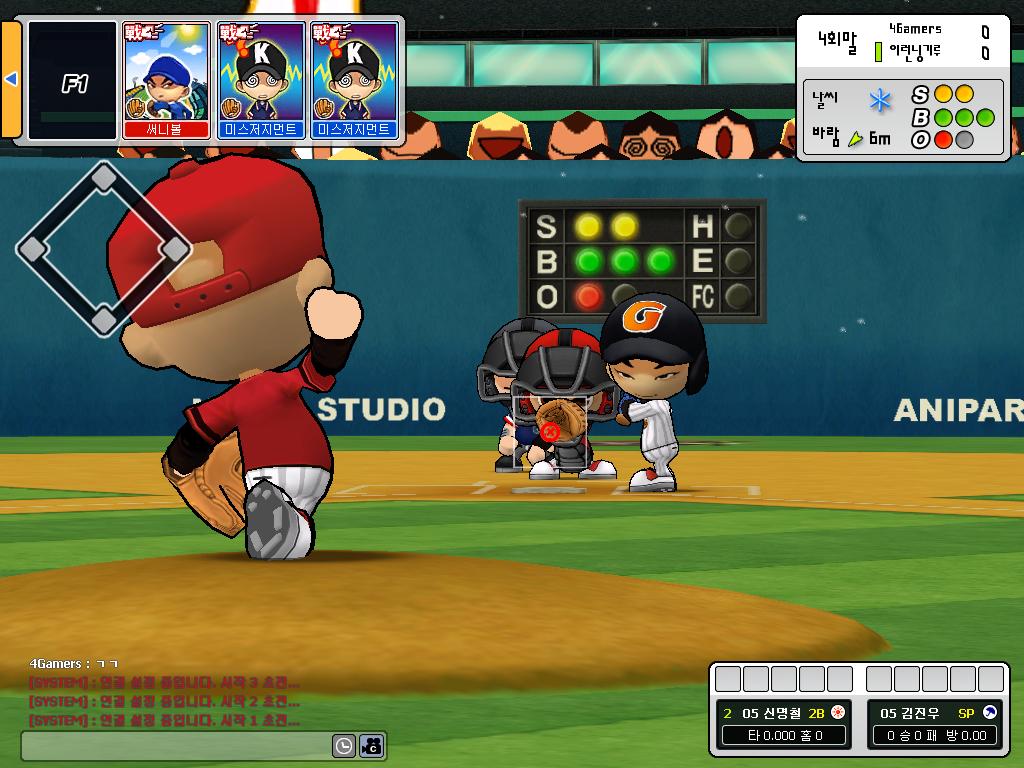1024x768 pixels.
Task: Select pitcher 김진우 info panel
Action: pos(934,724)
